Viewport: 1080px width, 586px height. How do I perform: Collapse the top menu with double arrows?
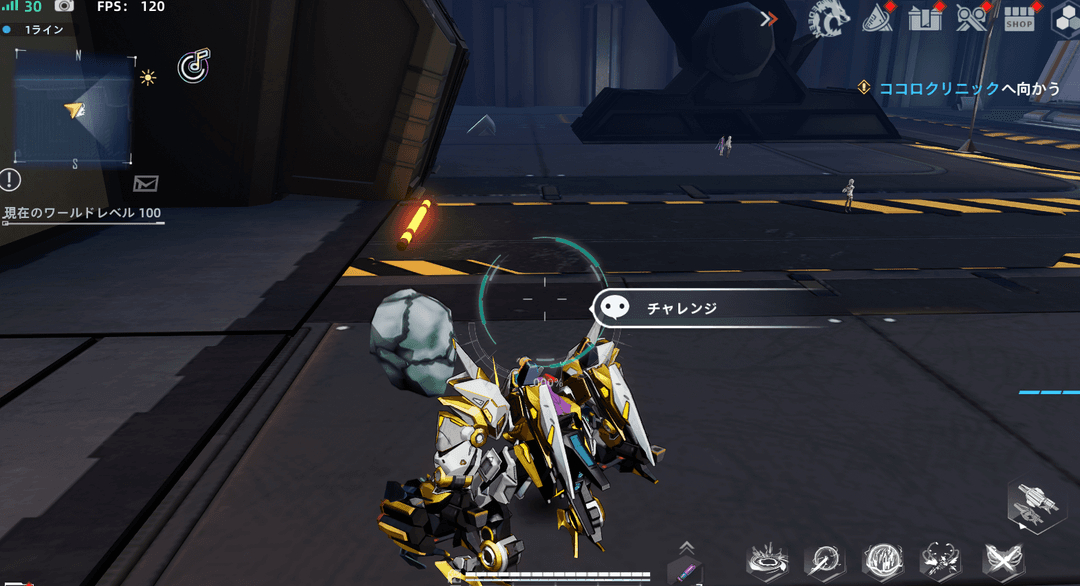point(768,18)
